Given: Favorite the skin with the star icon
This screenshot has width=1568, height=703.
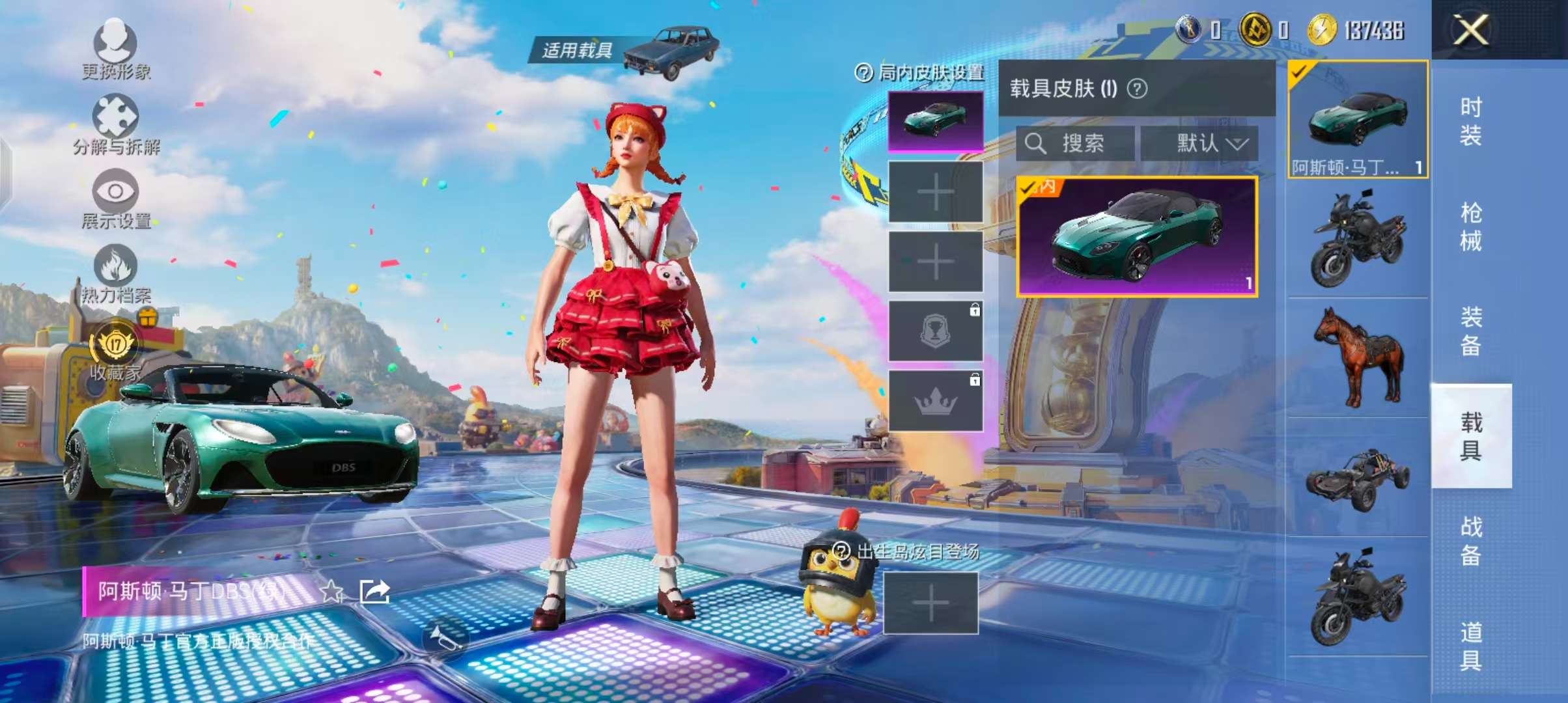Looking at the screenshot, I should (x=332, y=591).
